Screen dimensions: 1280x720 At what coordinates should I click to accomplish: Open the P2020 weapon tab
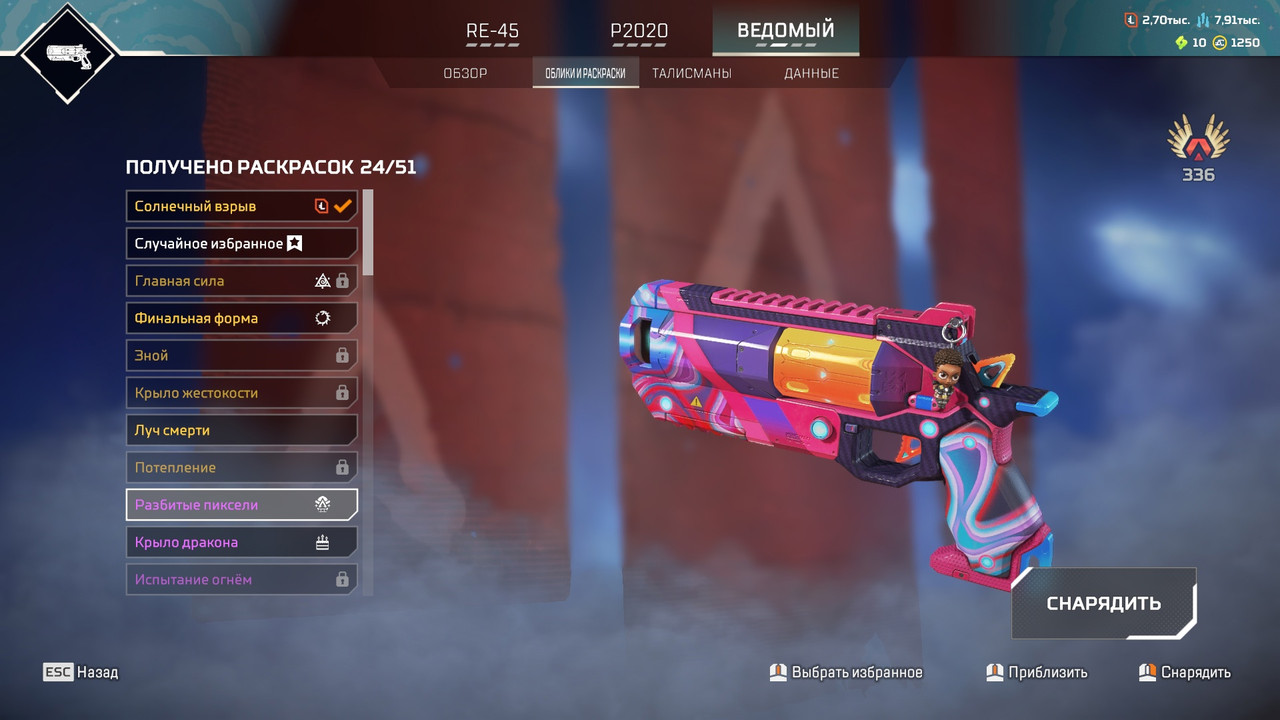[x=639, y=31]
